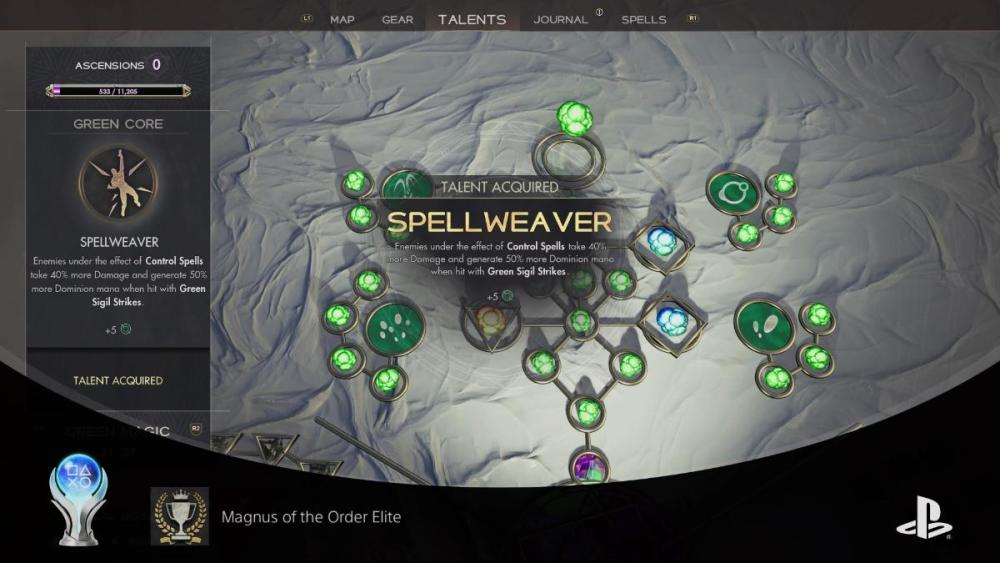Show the Spells tab
Viewport: 1000px width, 563px height.
pyautogui.click(x=644, y=19)
